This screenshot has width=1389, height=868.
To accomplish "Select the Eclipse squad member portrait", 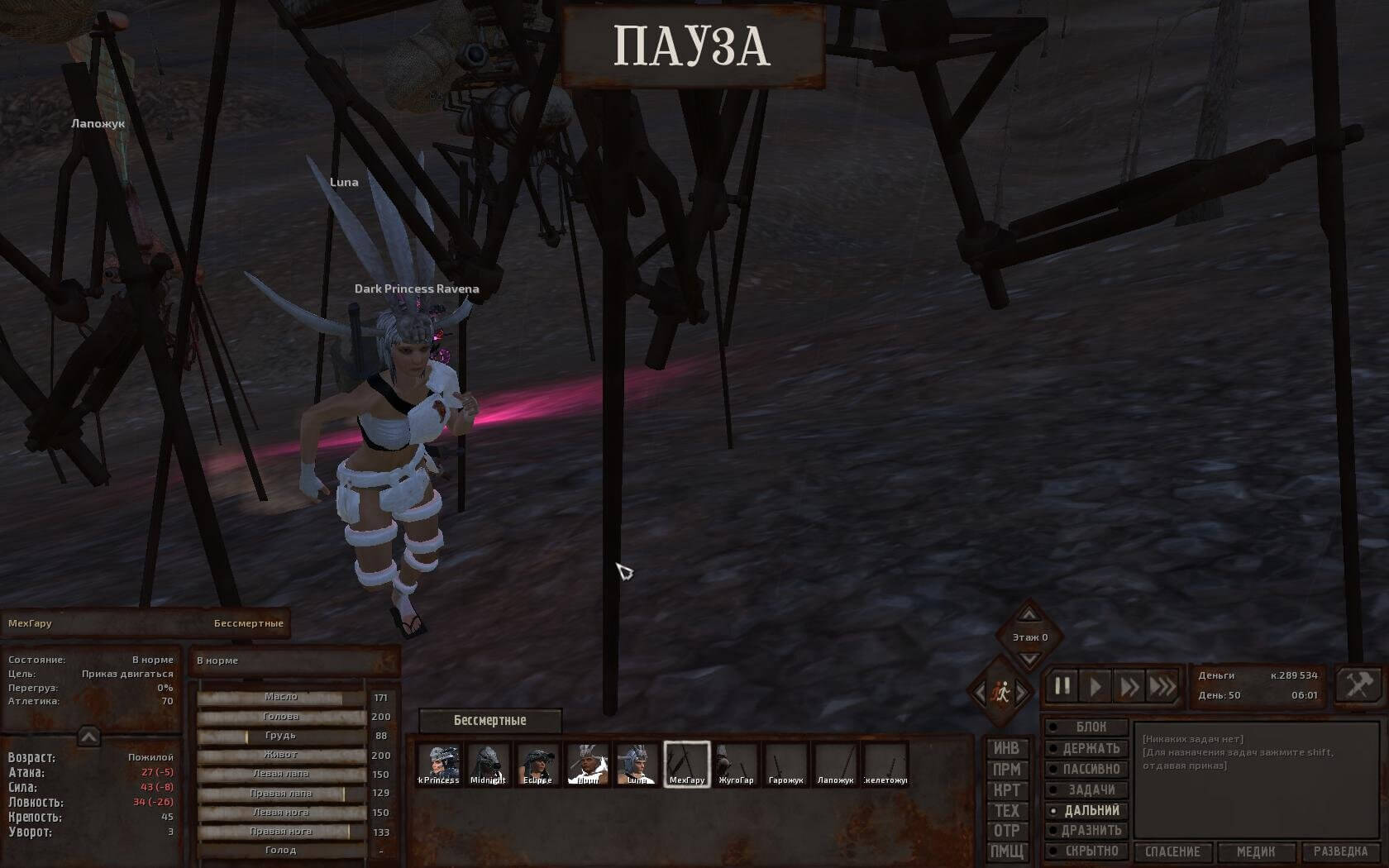I will coord(537,763).
